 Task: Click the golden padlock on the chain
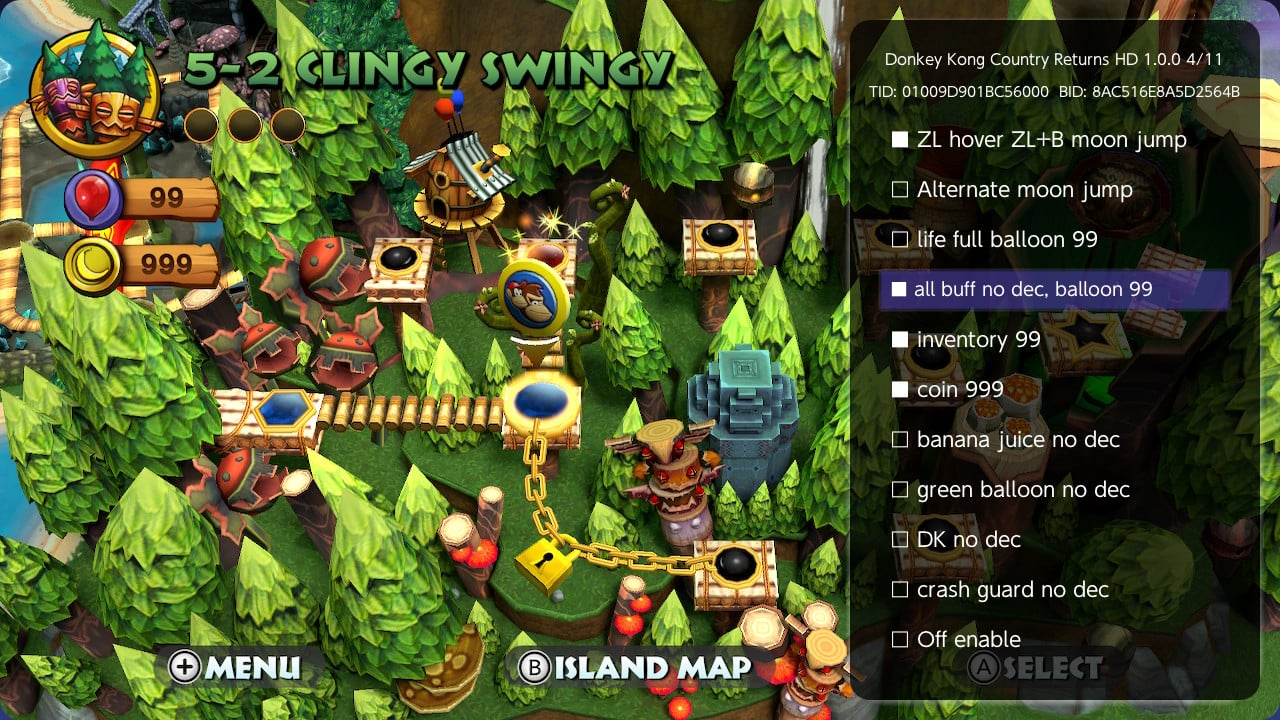click(x=546, y=566)
